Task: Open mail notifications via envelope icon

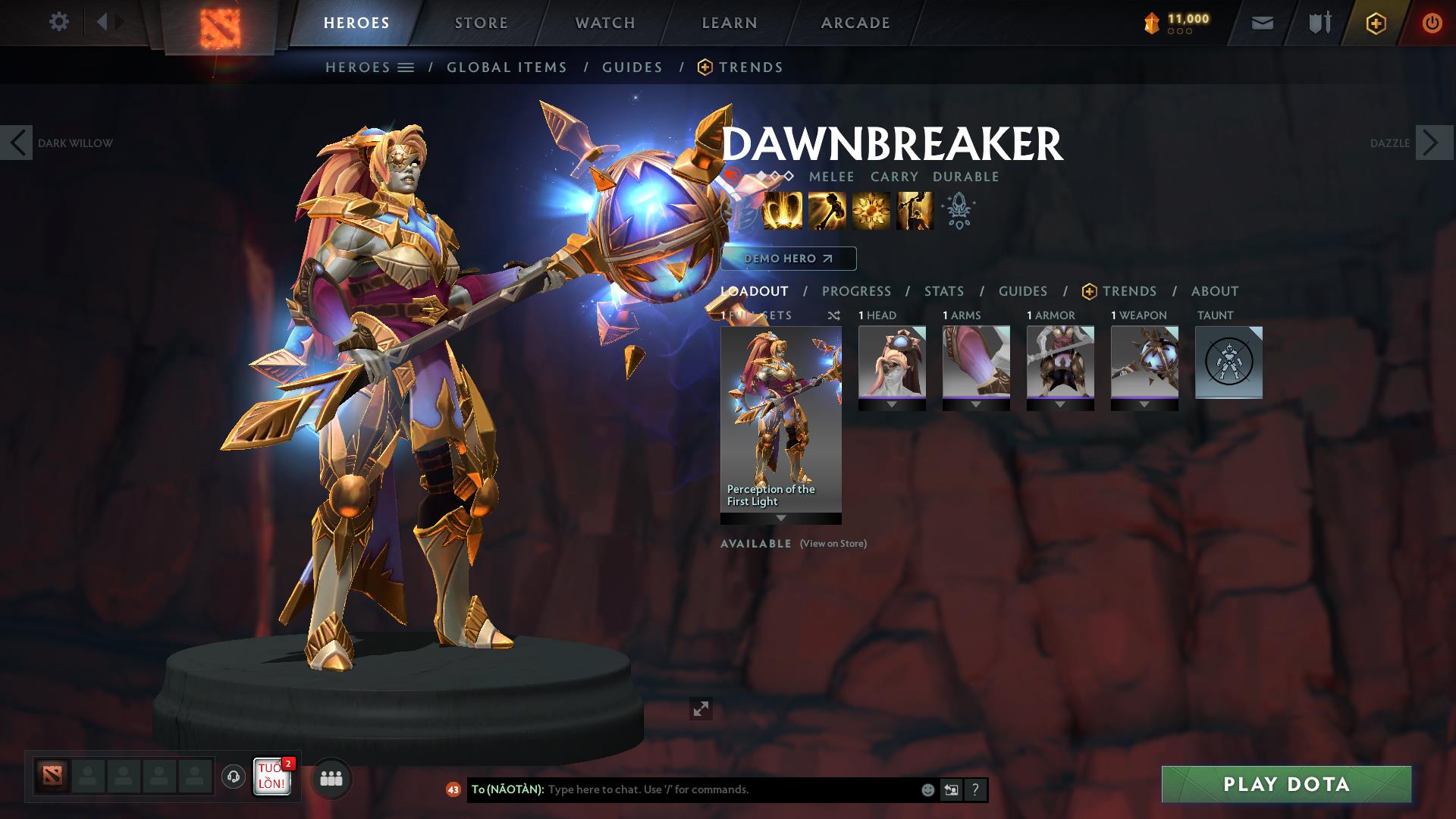Action: coord(1261,22)
